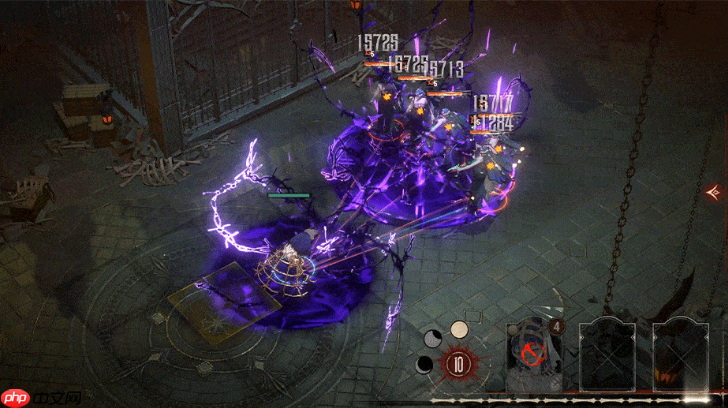Screen dimensions: 728x408
Task: Click the half-shadowed moon icon
Action: [434, 339]
